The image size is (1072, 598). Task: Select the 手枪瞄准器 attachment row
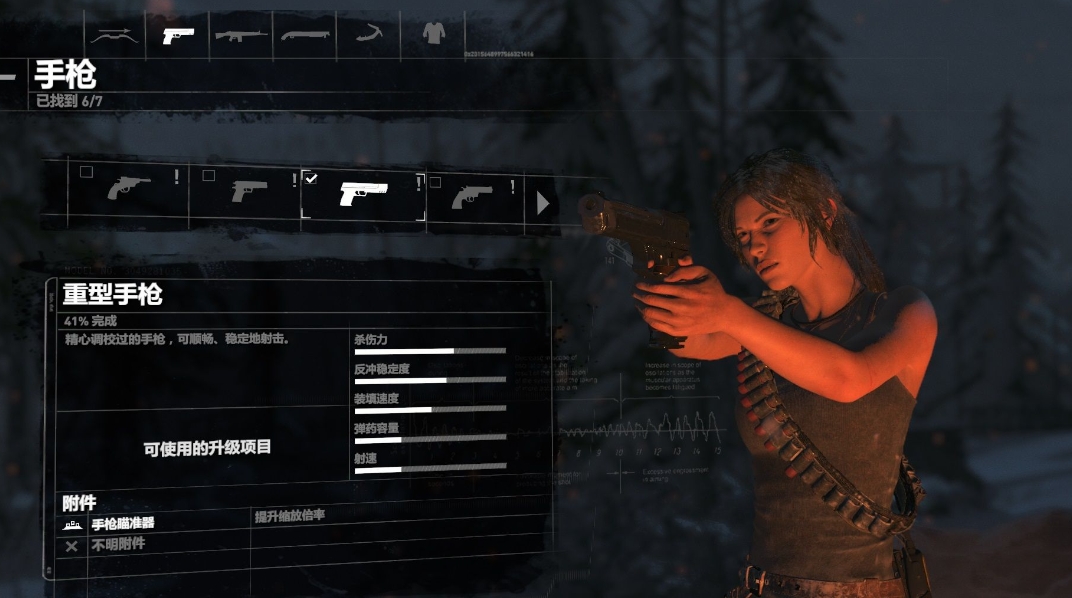coord(123,523)
